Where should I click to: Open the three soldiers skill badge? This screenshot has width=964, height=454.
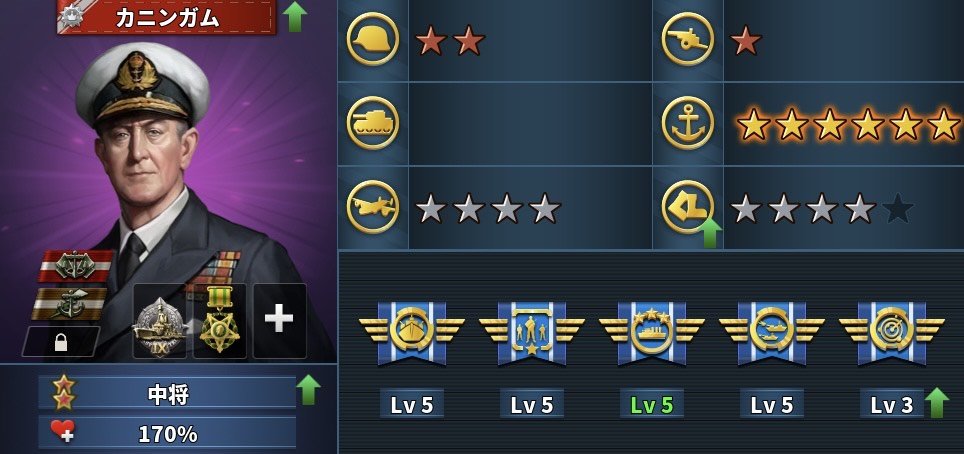pyautogui.click(x=531, y=332)
